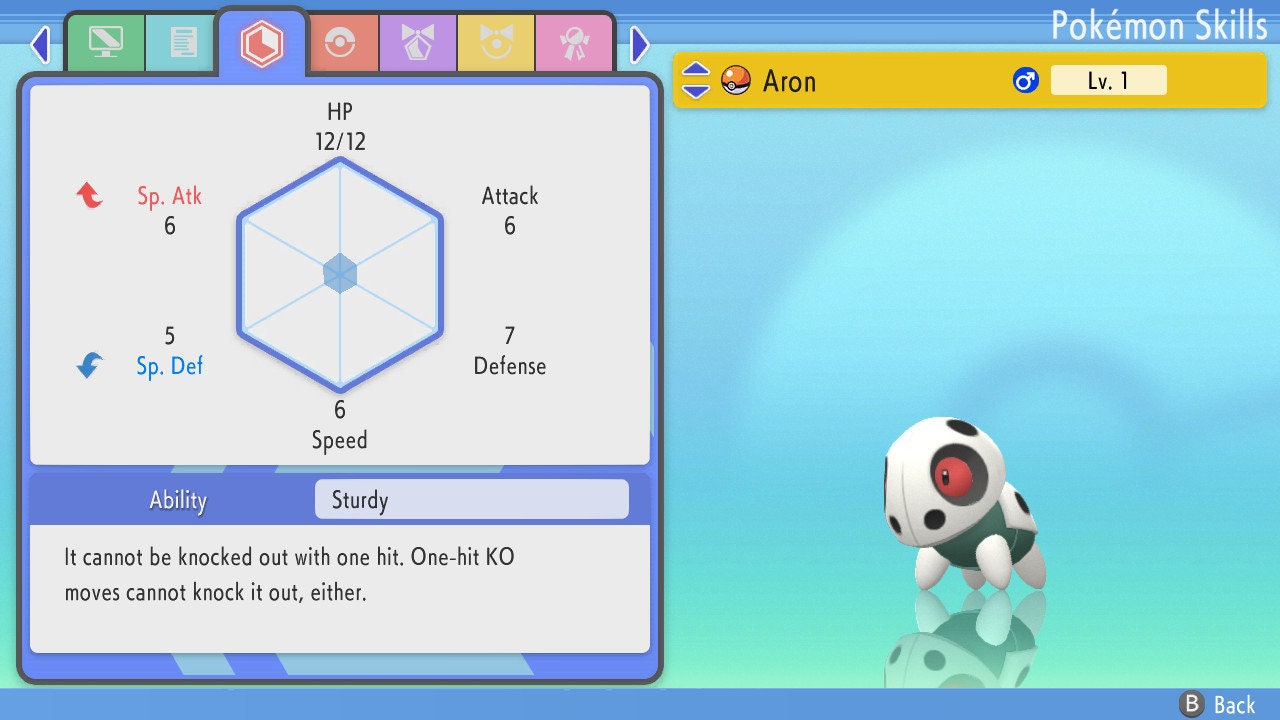Show the pink ribbon tab
The image size is (1280, 720).
point(574,44)
